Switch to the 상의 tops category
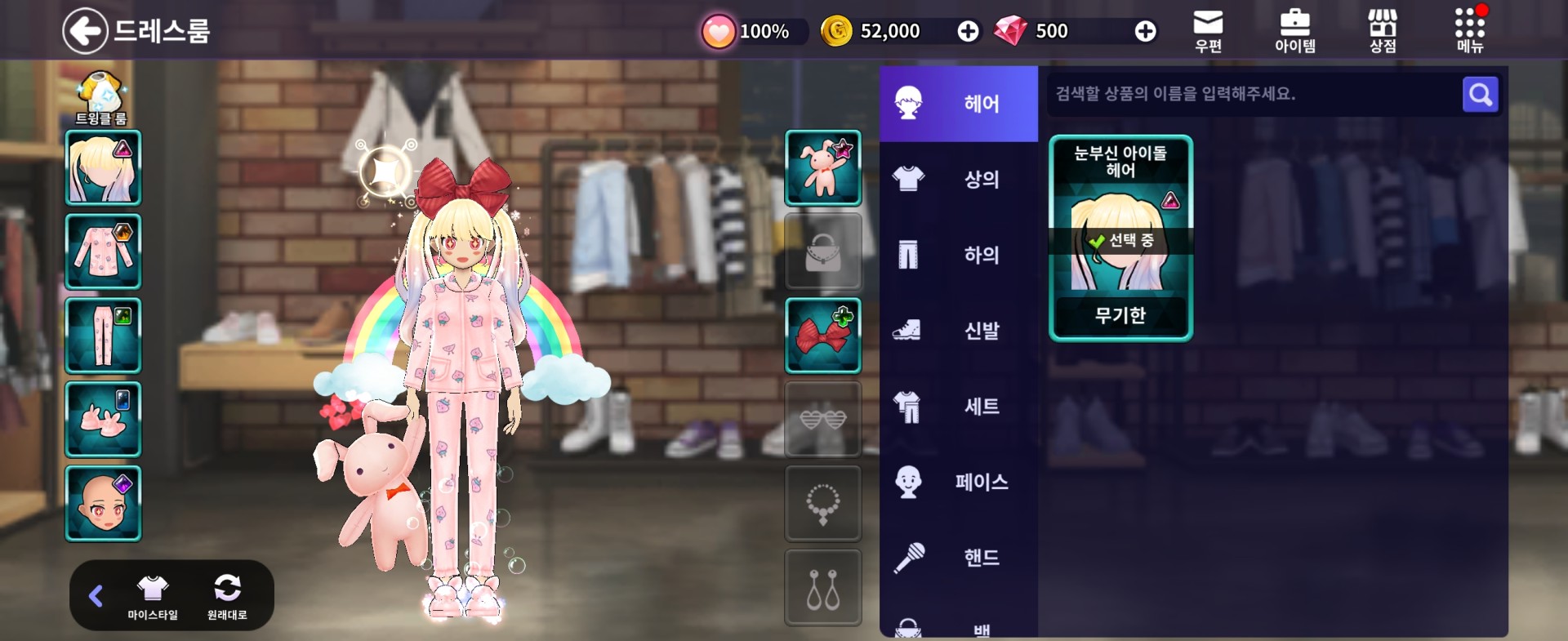 pos(959,179)
